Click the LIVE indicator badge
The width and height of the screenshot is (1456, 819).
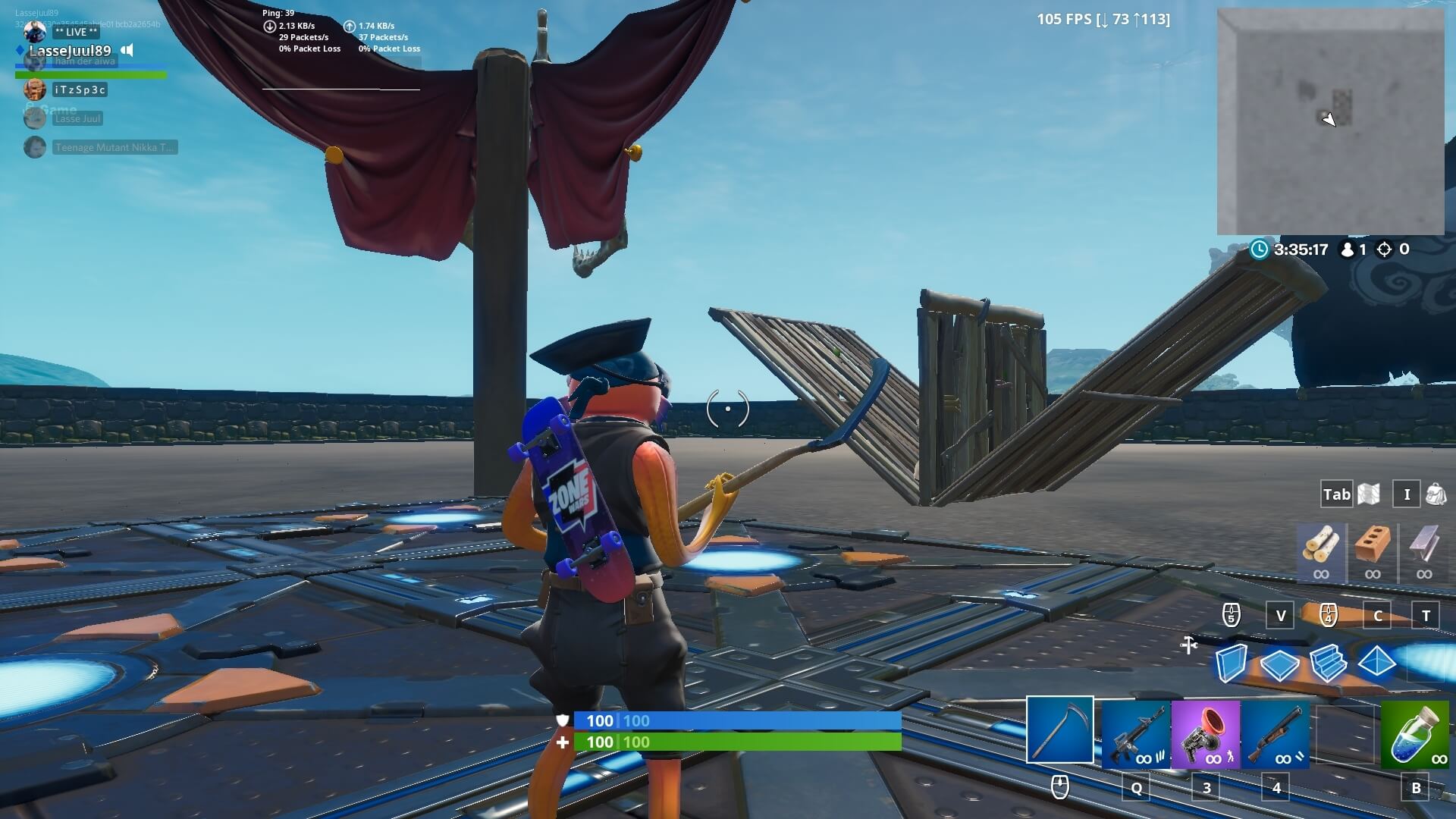[x=76, y=32]
